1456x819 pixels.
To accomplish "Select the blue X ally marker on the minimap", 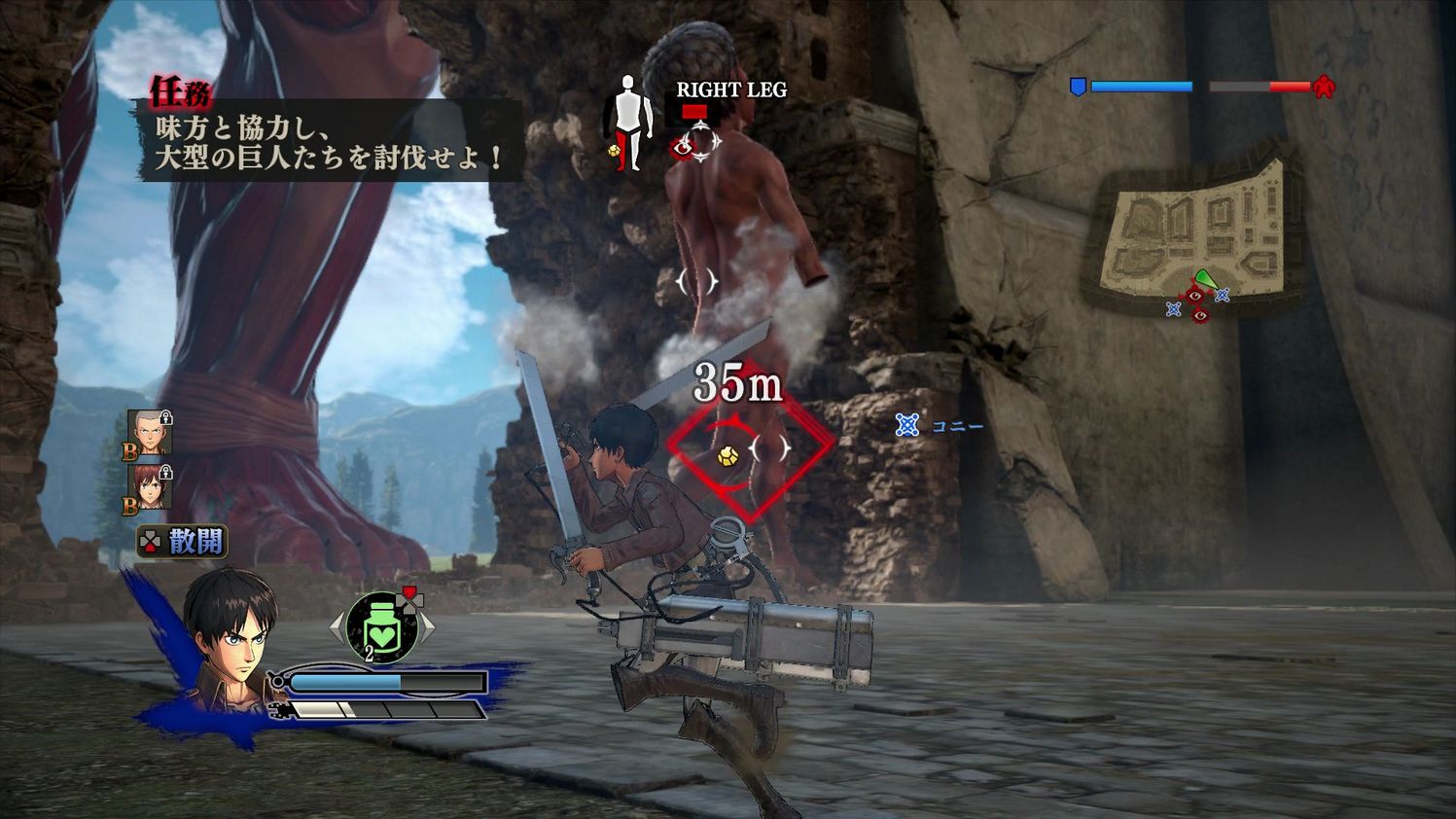I will coord(1222,296).
